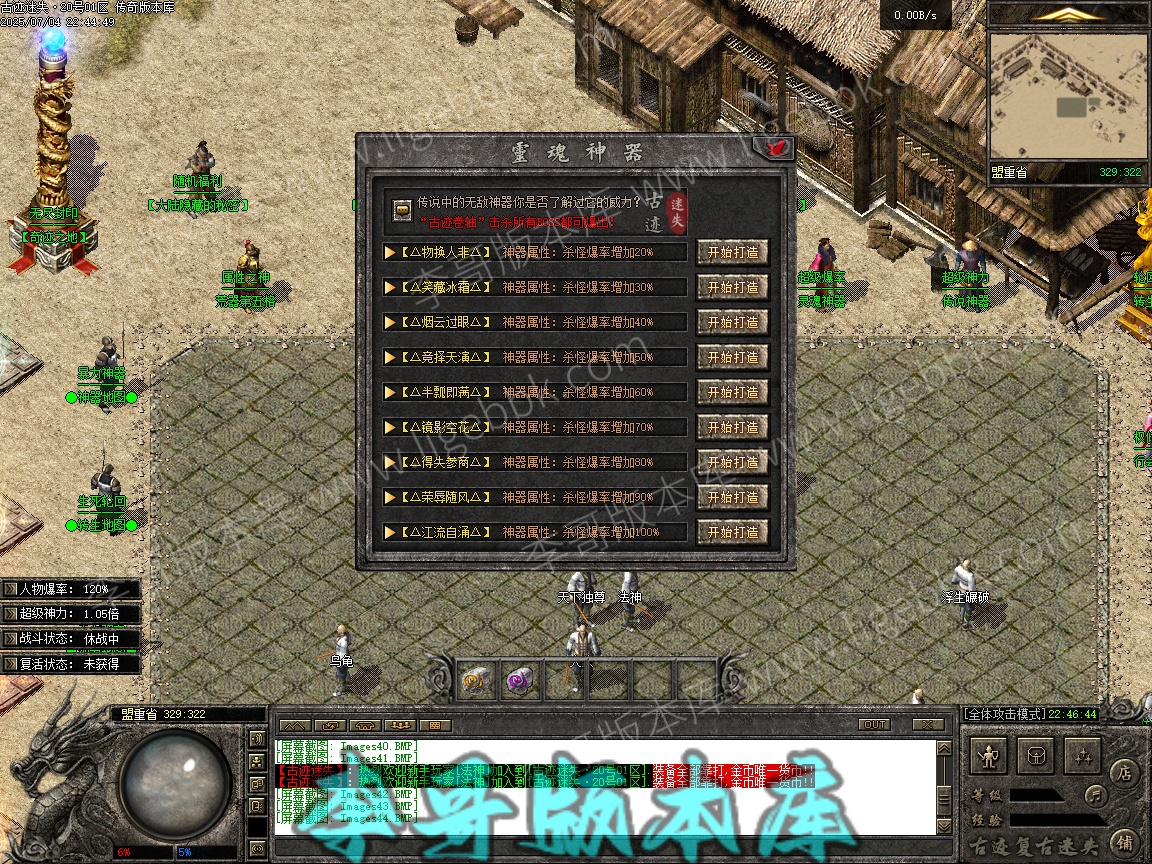Click the OUT button above chat
The image size is (1152, 864).
[x=874, y=724]
